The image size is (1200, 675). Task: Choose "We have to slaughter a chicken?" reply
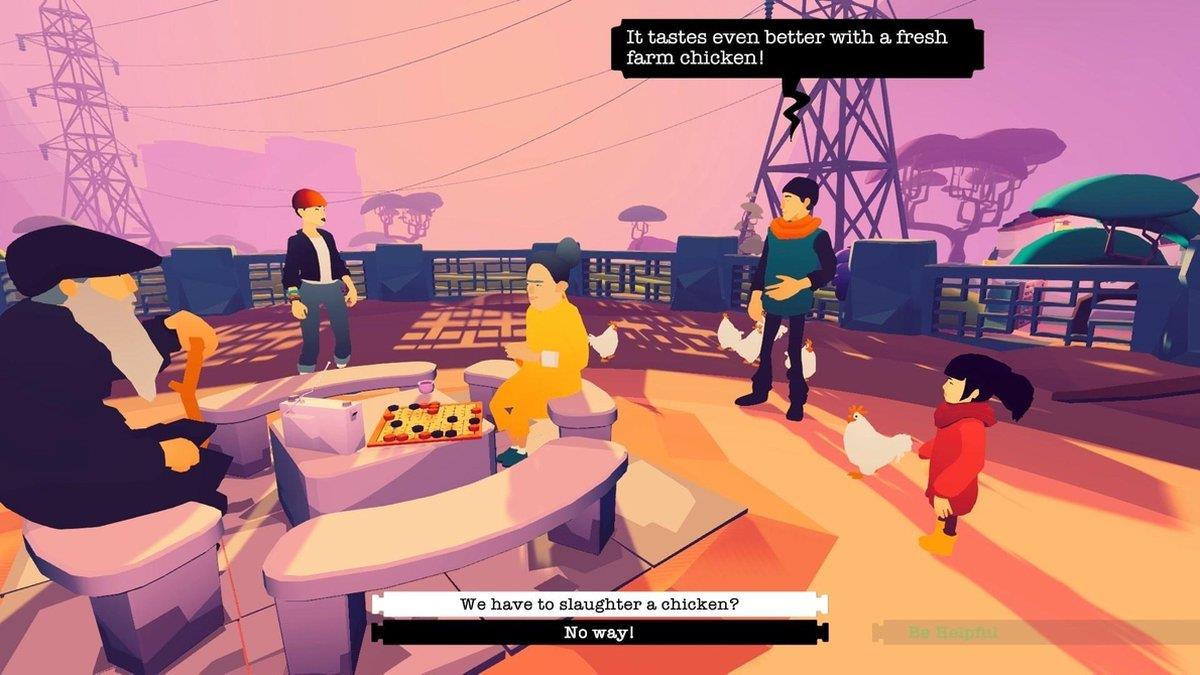point(599,604)
